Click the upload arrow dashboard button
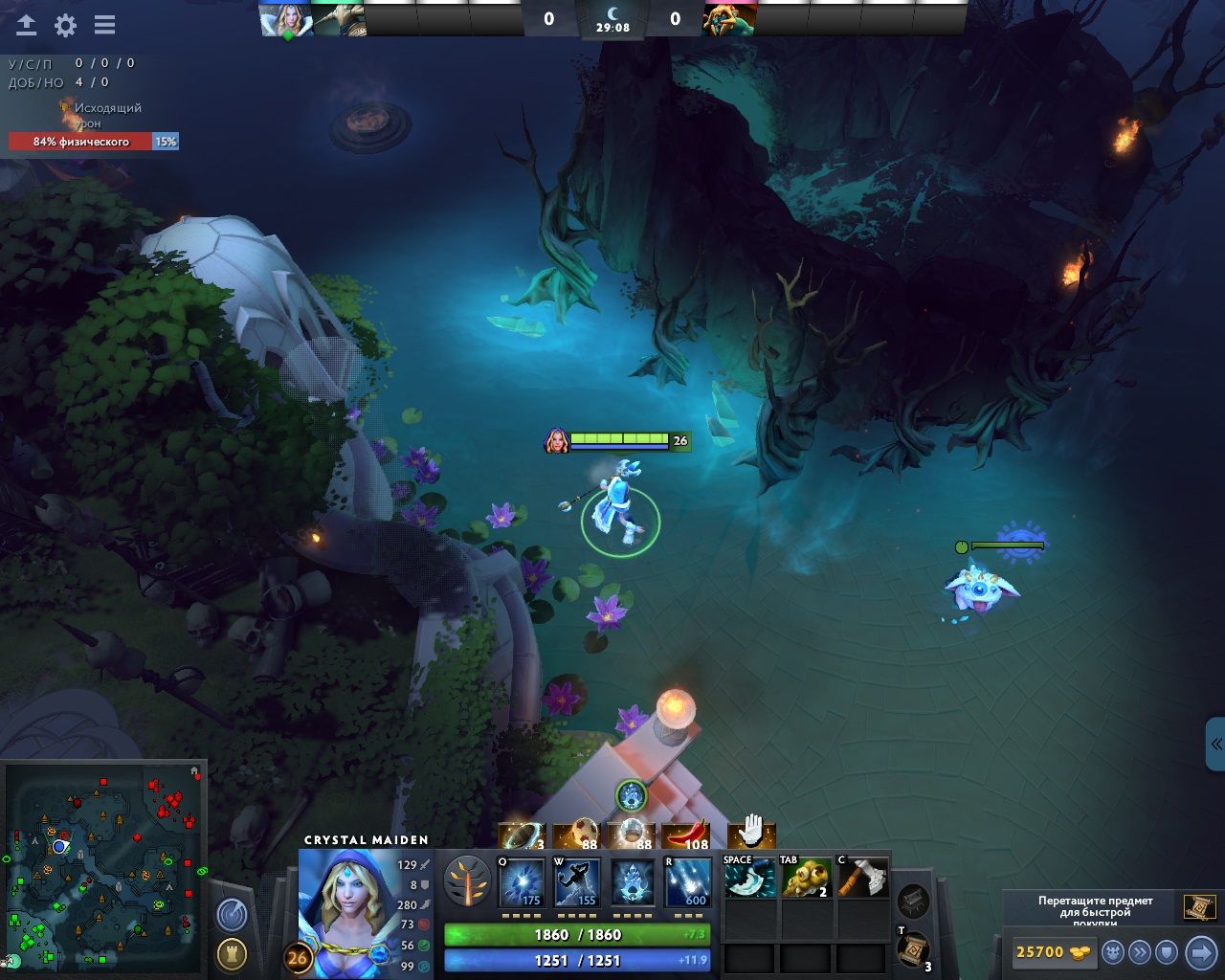 tap(27, 26)
